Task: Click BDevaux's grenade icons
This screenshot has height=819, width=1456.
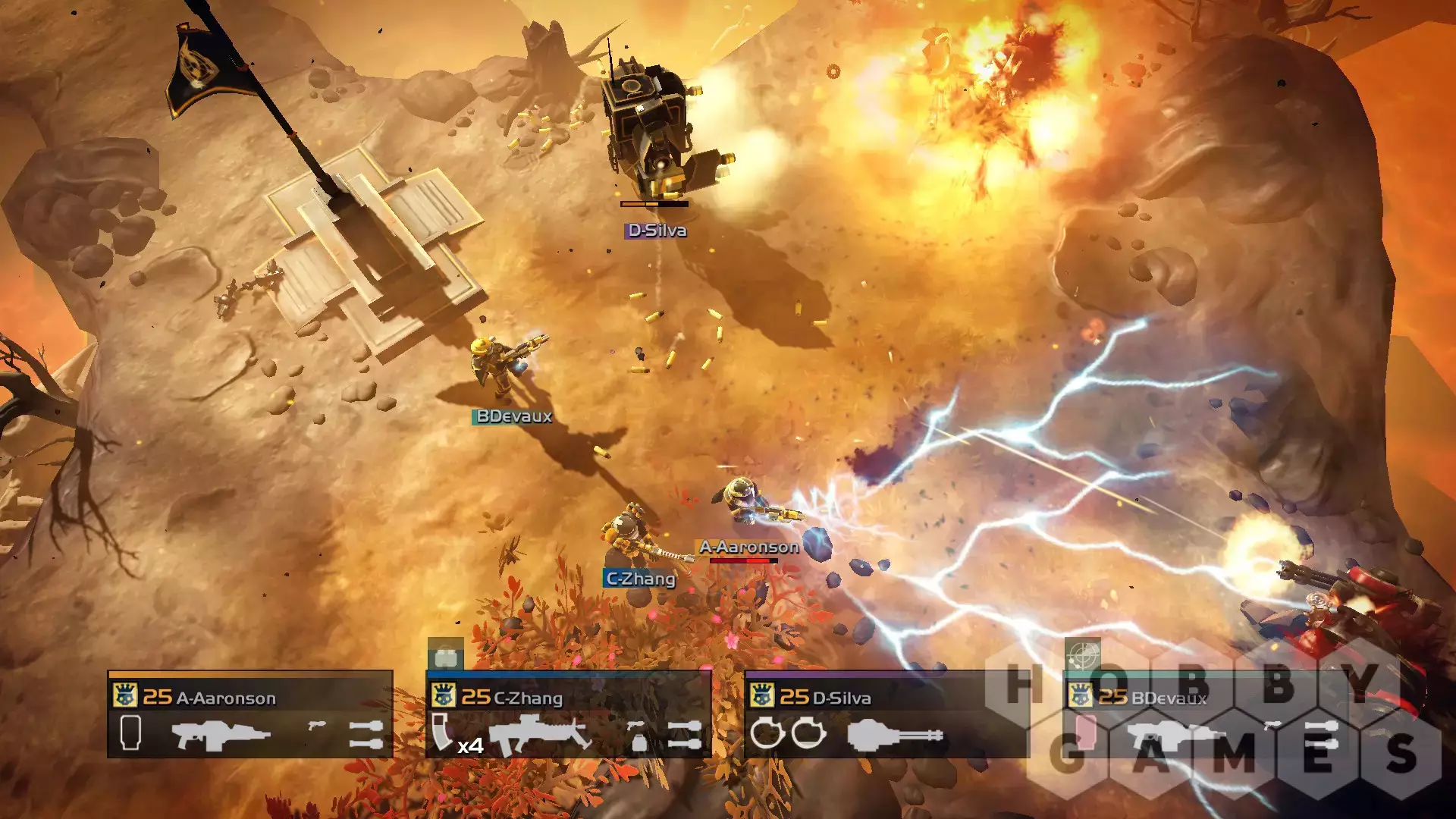Action: [1321, 735]
